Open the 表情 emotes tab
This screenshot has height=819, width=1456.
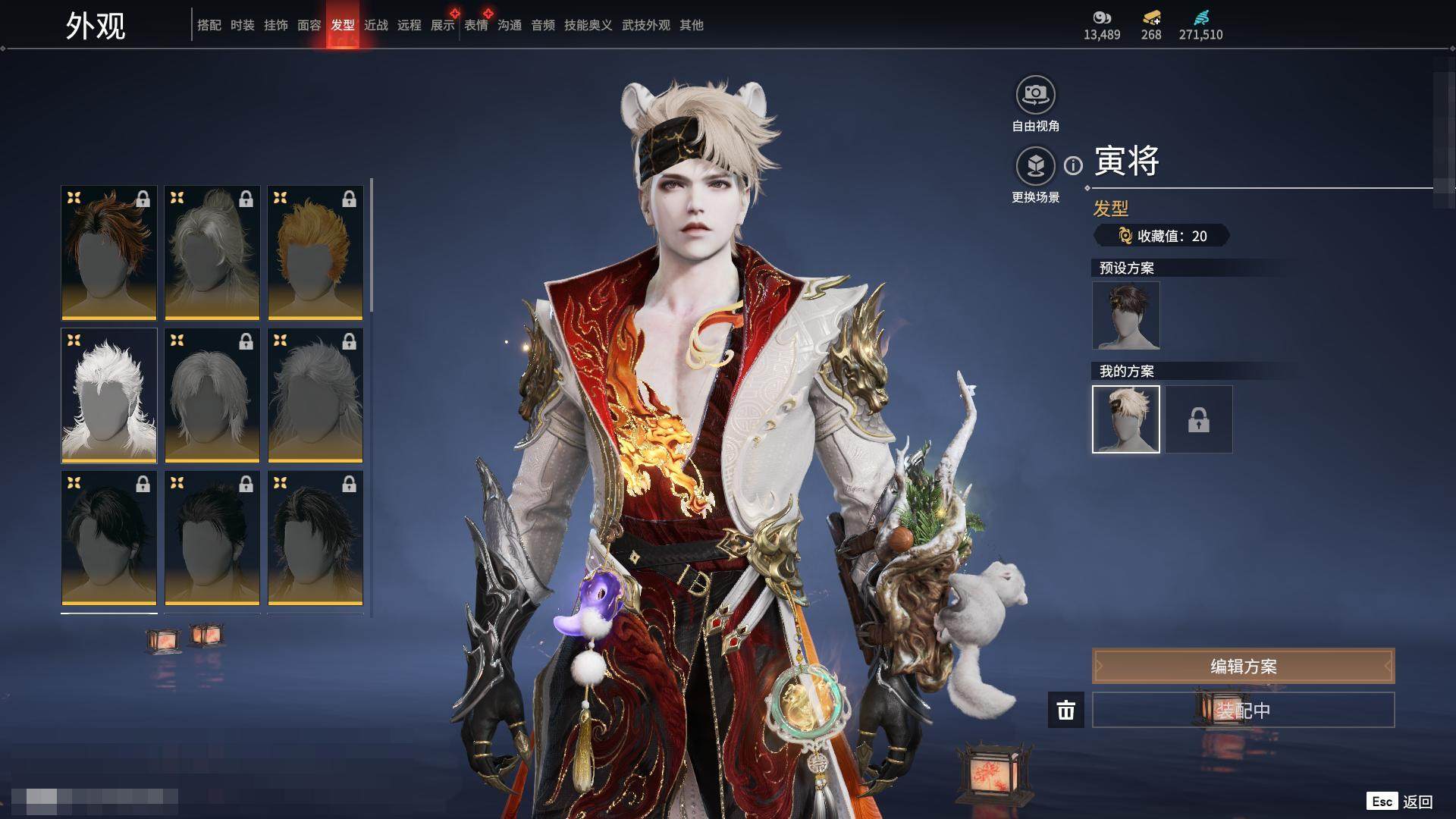click(x=475, y=25)
